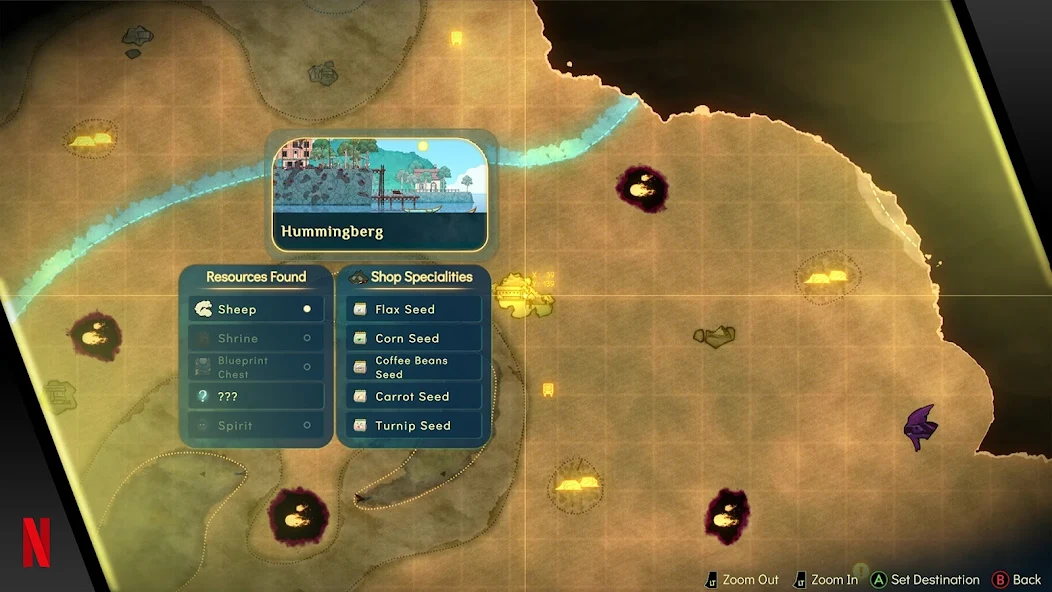Click the Coffee Beans Seed entry
1052x592 pixels.
(414, 367)
